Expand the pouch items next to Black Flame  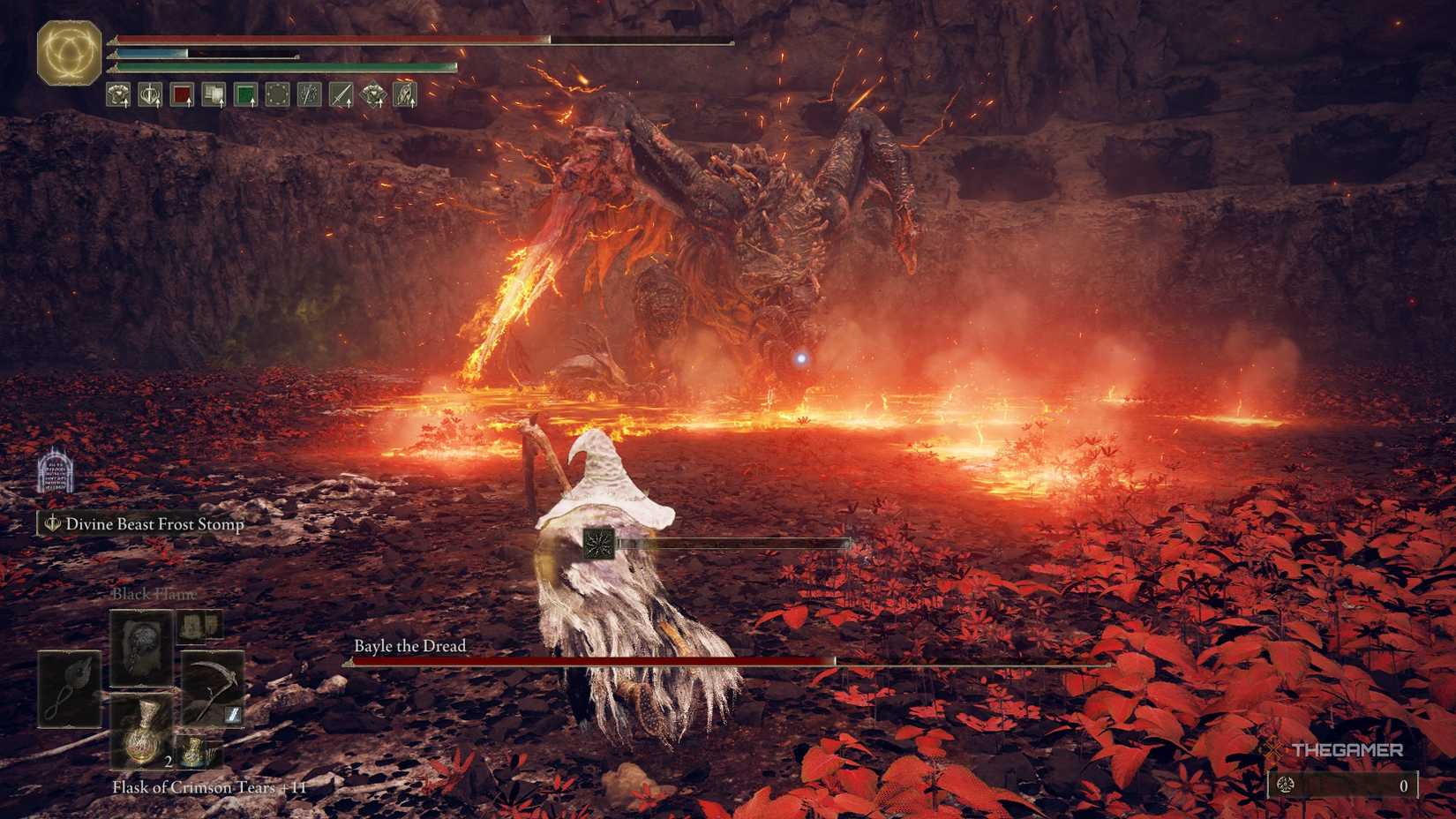[x=200, y=626]
